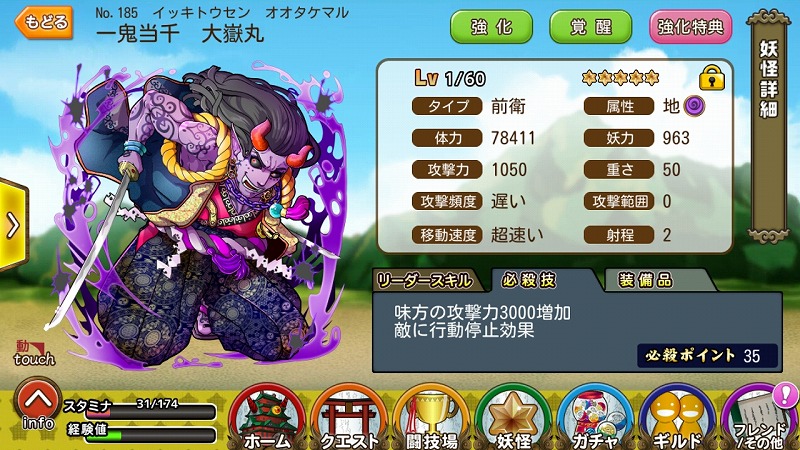Open the 妖怪 yokai menu
The width and height of the screenshot is (800, 450).
pos(514,418)
